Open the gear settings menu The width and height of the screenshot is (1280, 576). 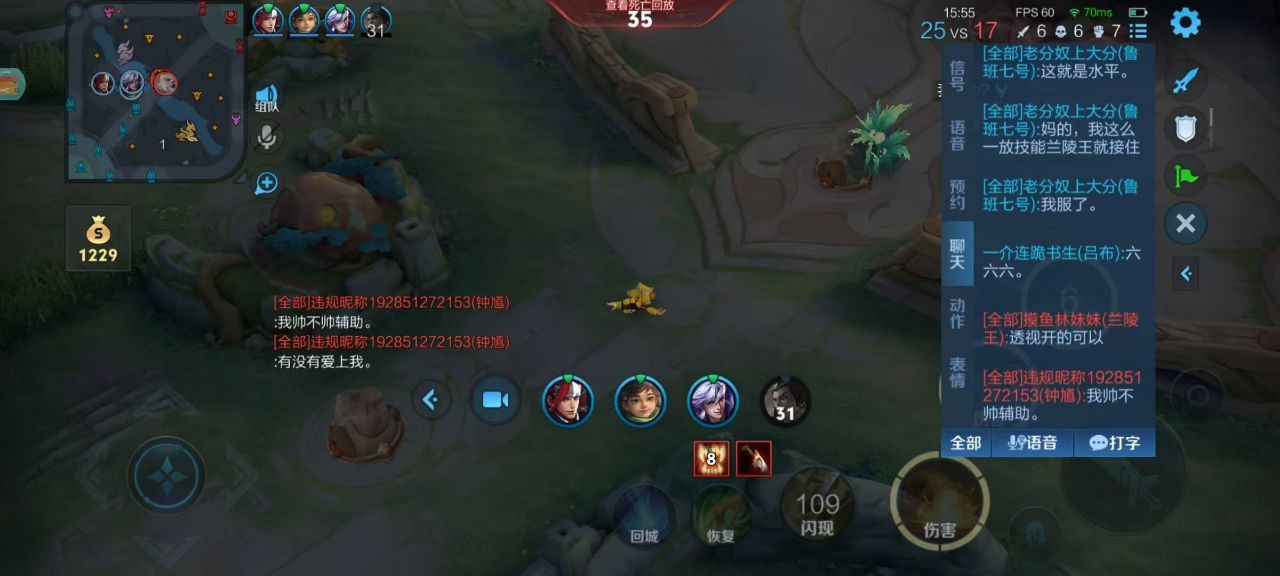(x=1185, y=22)
